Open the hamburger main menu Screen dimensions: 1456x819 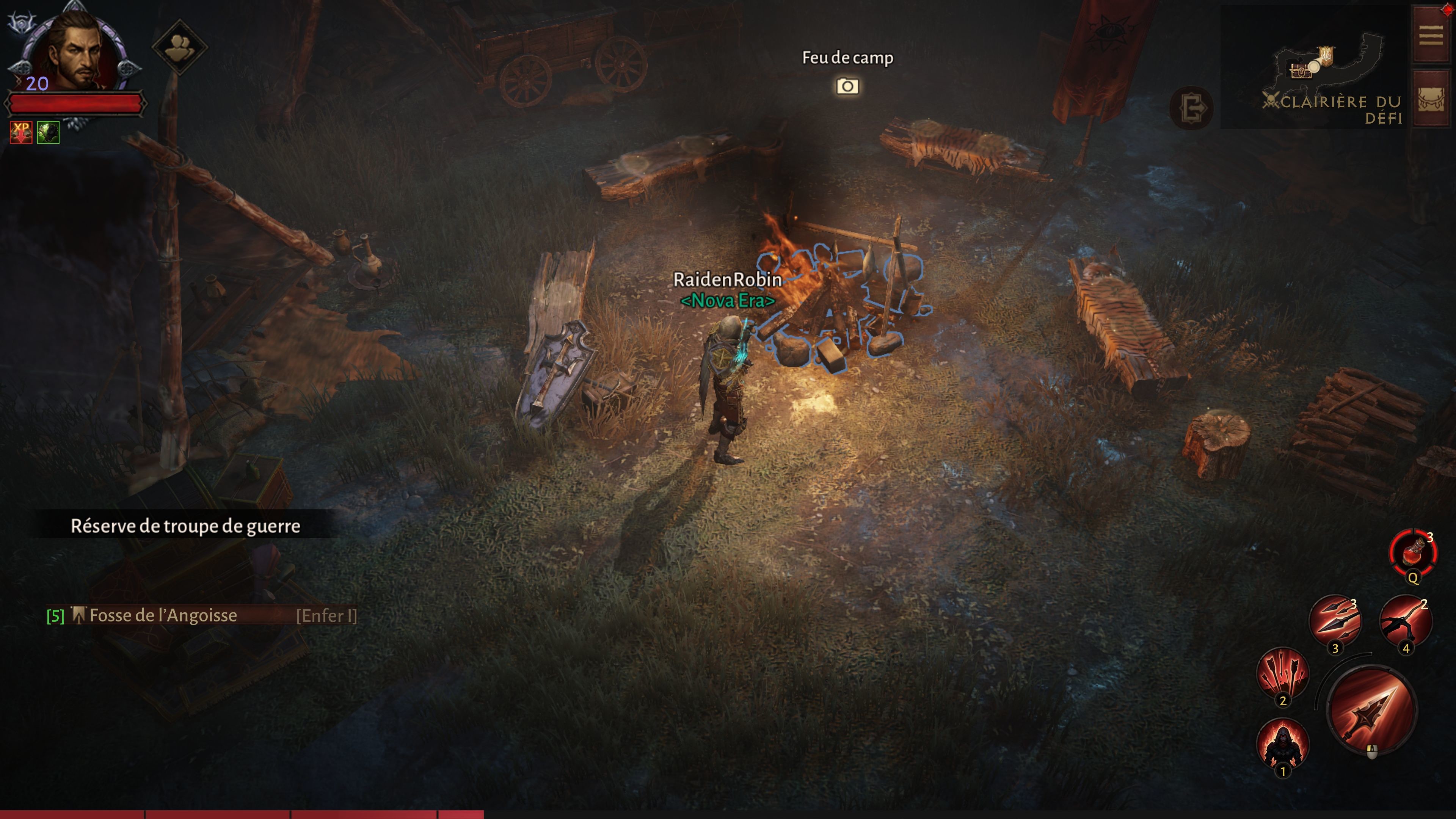point(1431,35)
